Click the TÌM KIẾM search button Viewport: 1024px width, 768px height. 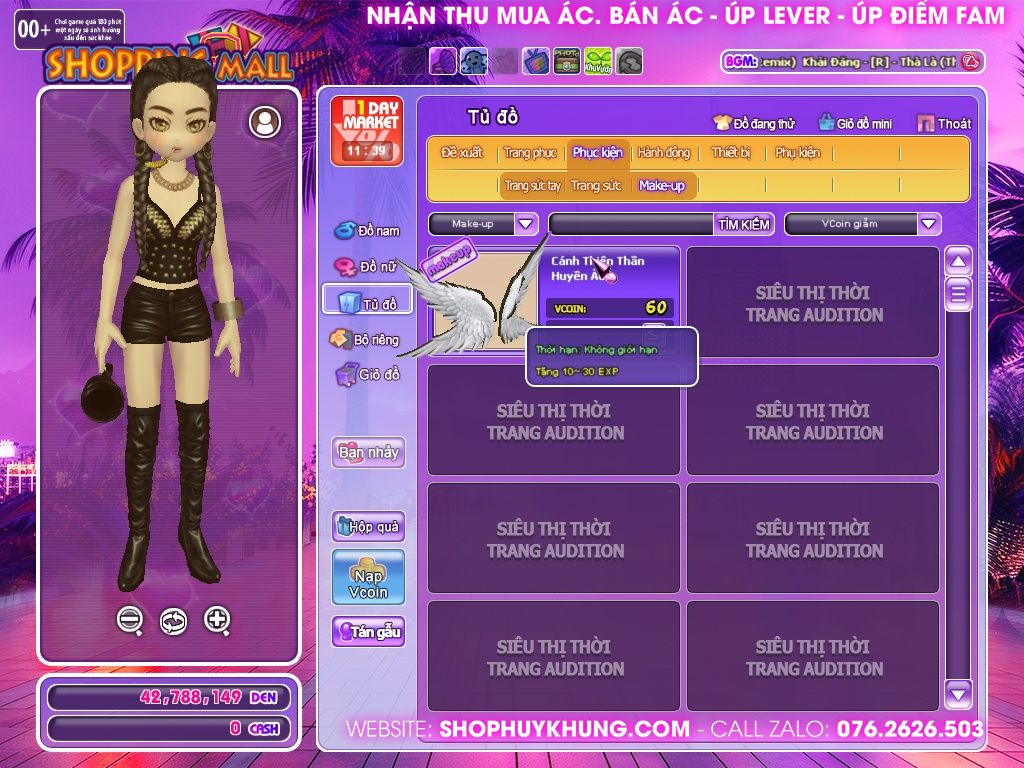[x=744, y=224]
